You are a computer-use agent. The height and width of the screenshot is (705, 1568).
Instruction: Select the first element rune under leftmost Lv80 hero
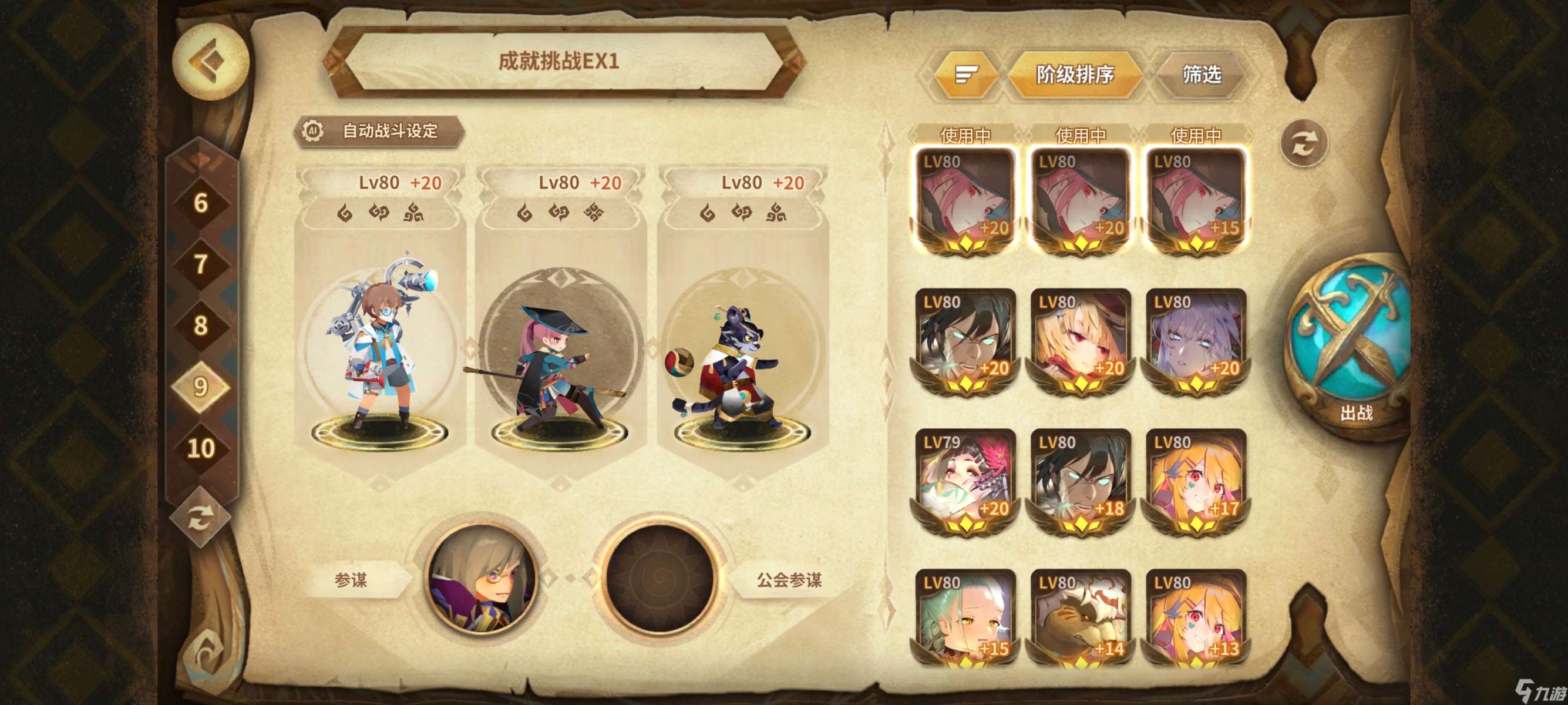pos(345,213)
